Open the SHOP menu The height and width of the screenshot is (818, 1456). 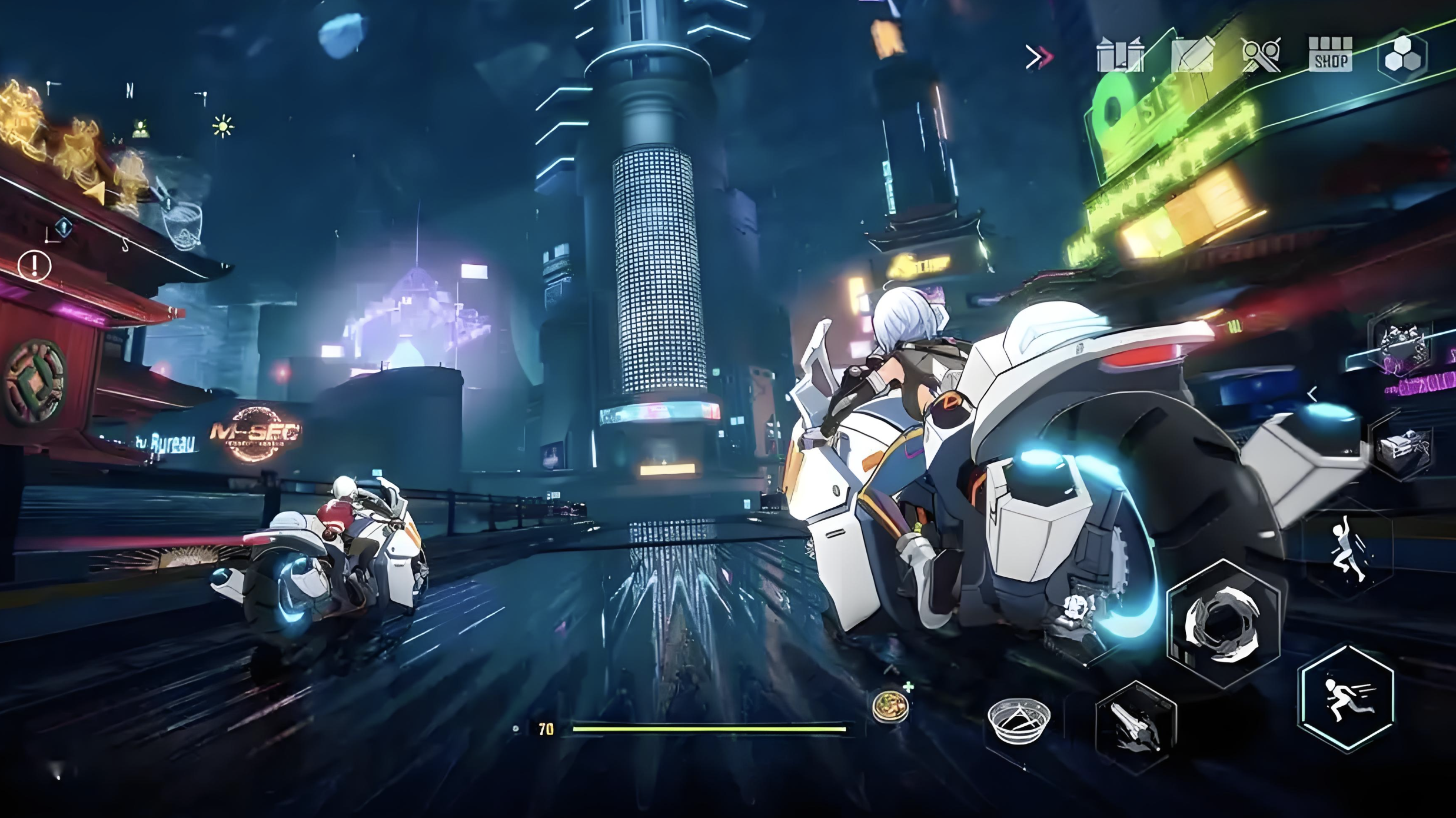tap(1329, 54)
